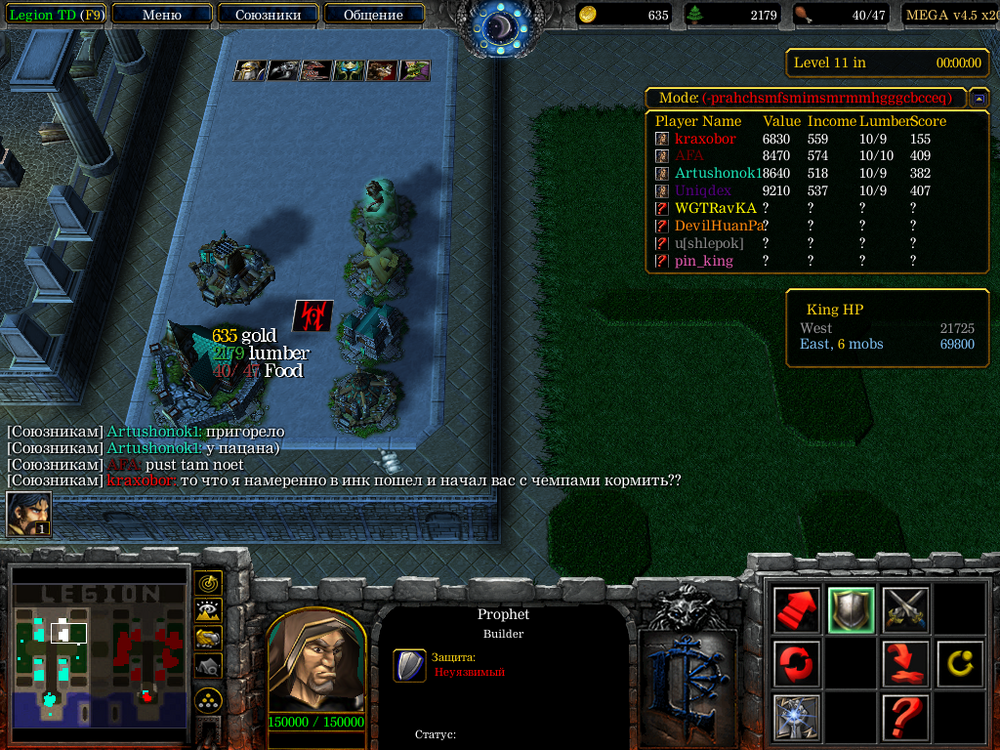This screenshot has width=1000, height=750.
Task: Activate the red circular arrows command
Action: (x=796, y=663)
